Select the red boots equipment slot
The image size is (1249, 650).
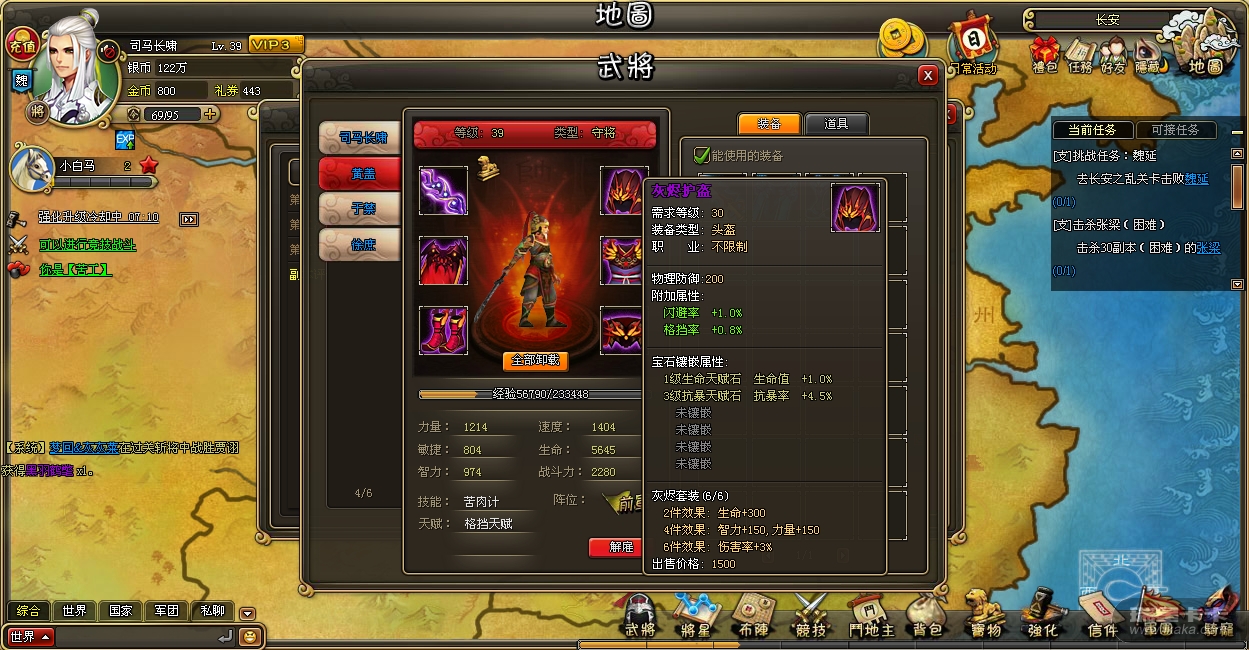point(443,330)
